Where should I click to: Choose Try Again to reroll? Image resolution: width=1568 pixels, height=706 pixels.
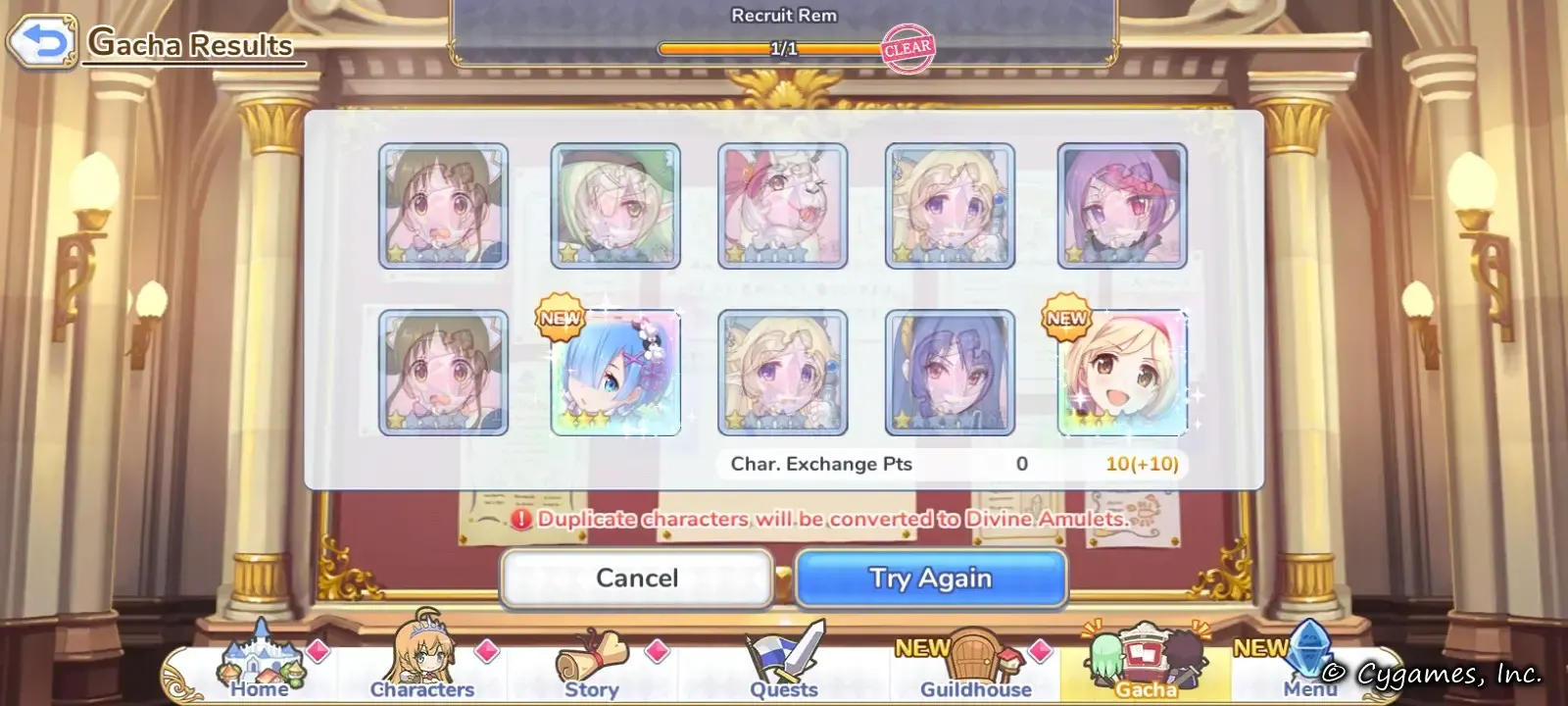tap(930, 578)
